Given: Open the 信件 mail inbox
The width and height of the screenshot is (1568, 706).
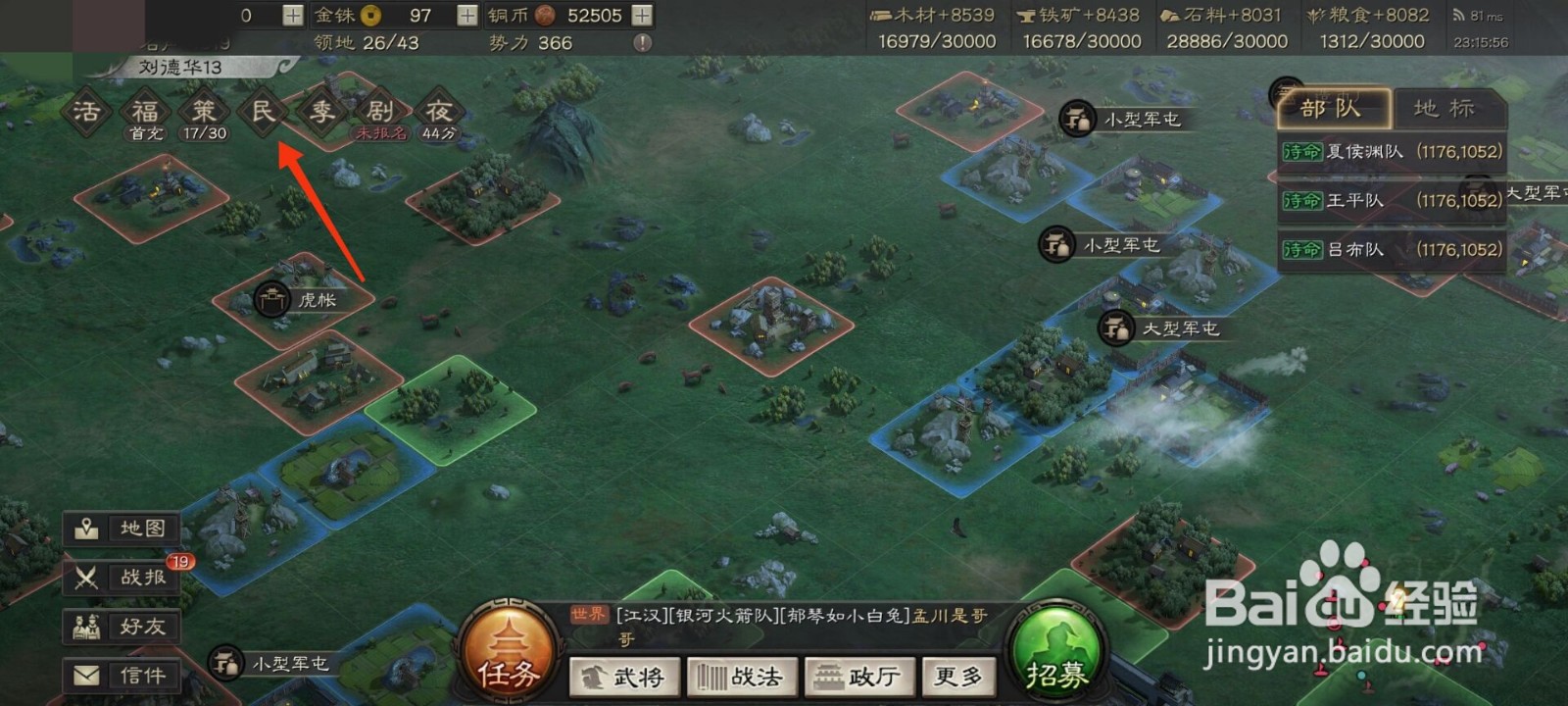Looking at the screenshot, I should click(120, 675).
